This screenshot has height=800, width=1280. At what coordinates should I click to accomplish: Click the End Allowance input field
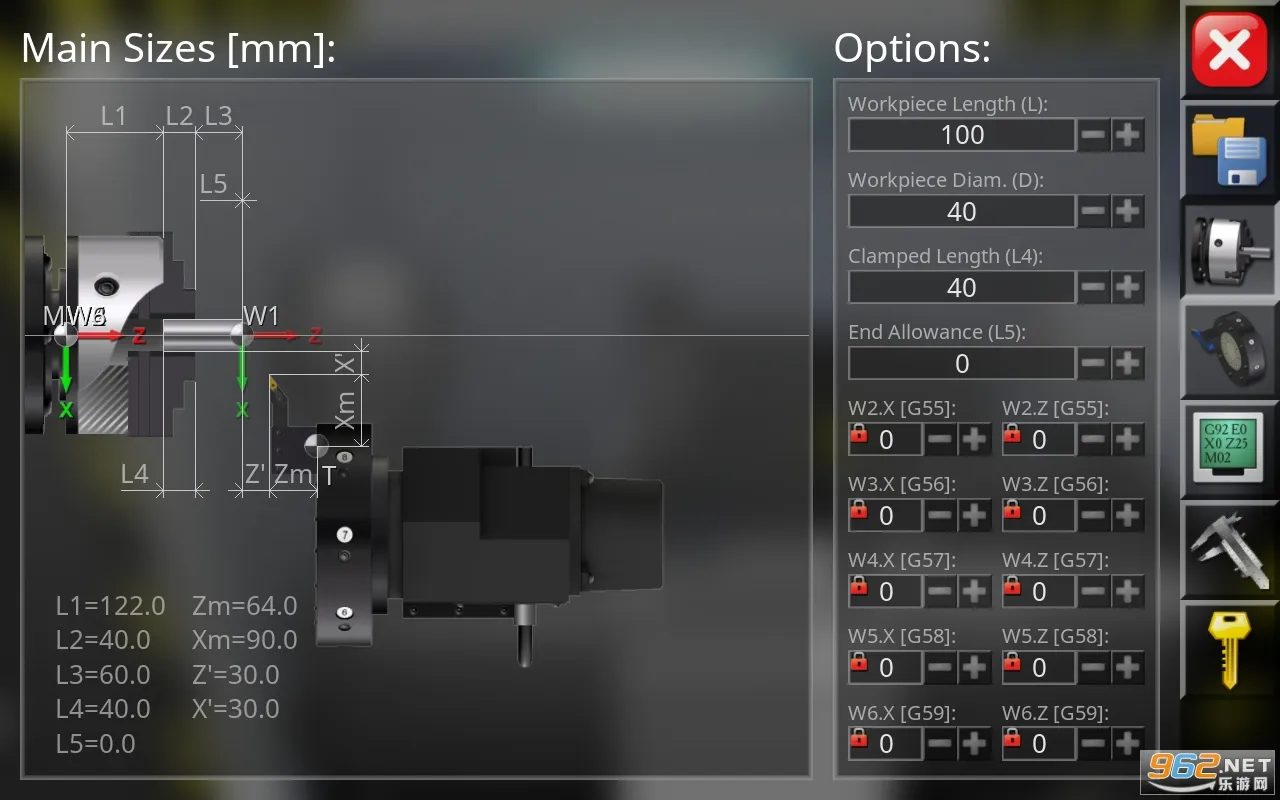962,363
